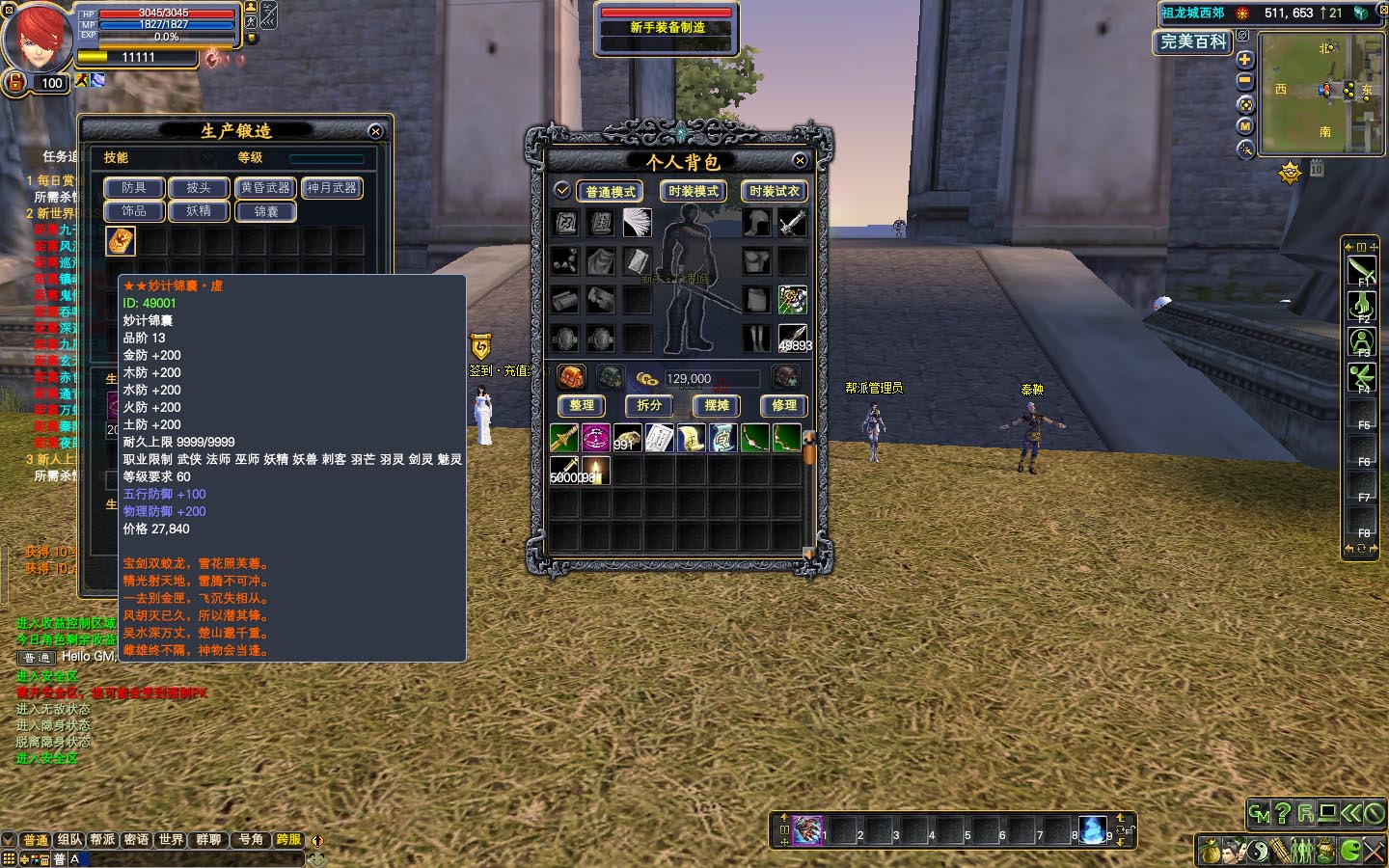
Task: Select the magenta round item in the backpack
Action: click(x=596, y=438)
